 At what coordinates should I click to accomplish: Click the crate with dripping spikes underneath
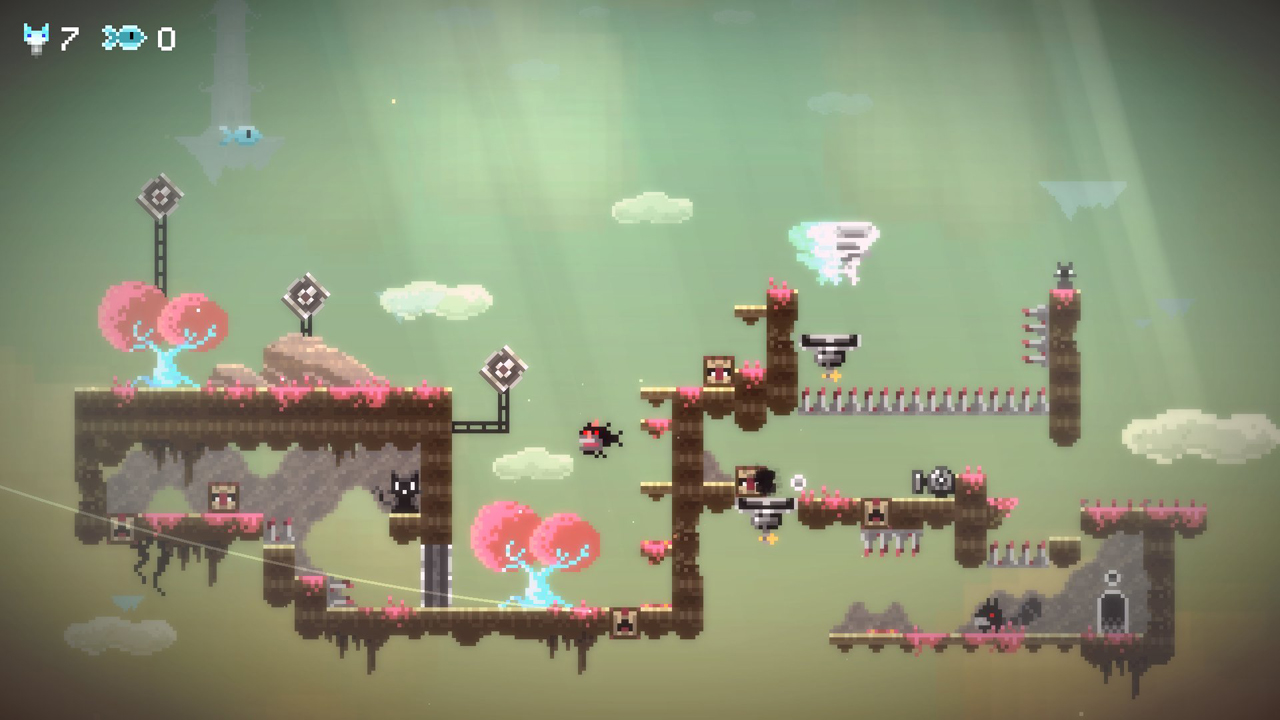pyautogui.click(x=878, y=513)
